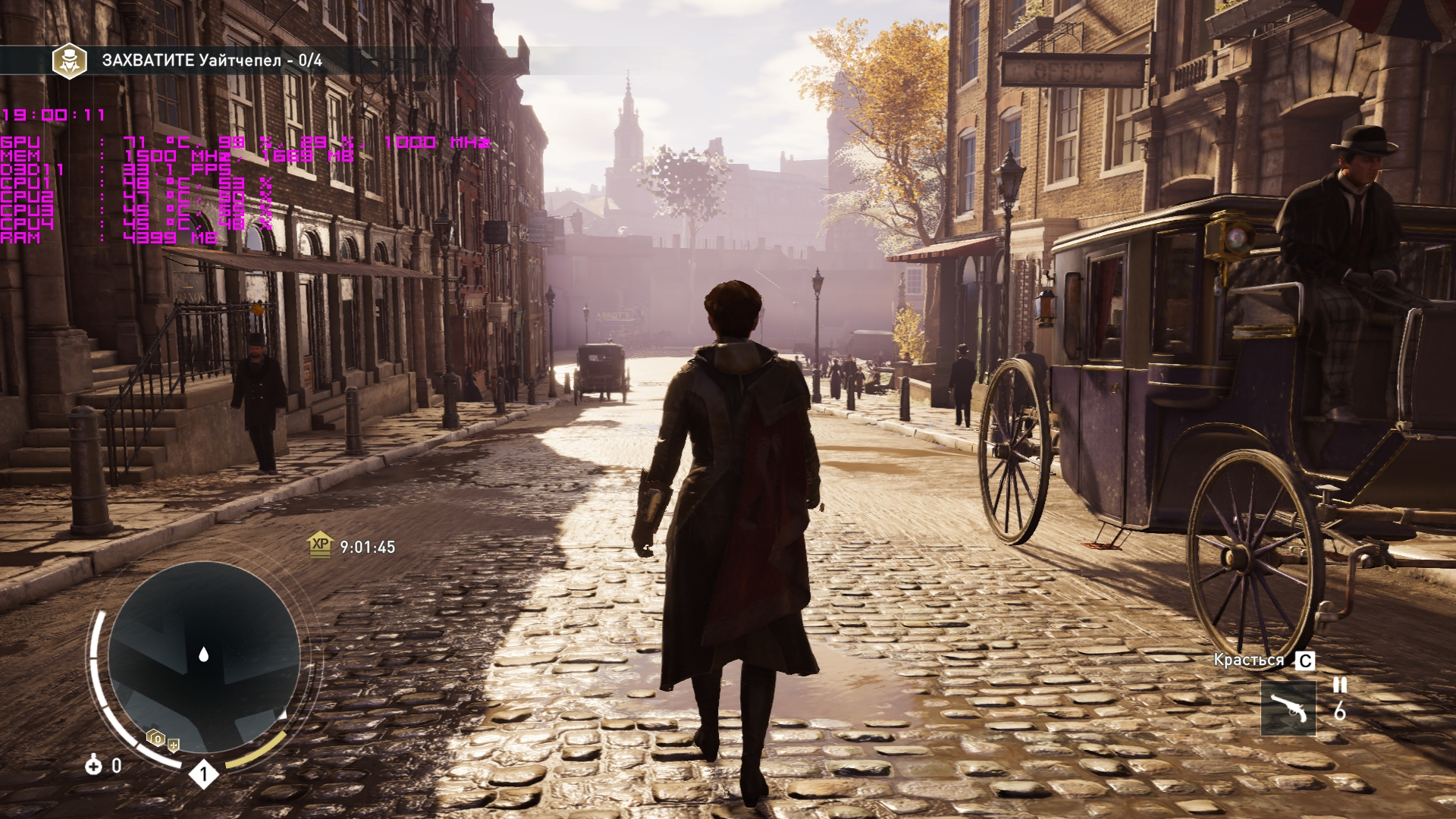Screen dimensions: 1456x819
Task: Click the level 1 diamond badge
Action: click(x=203, y=774)
